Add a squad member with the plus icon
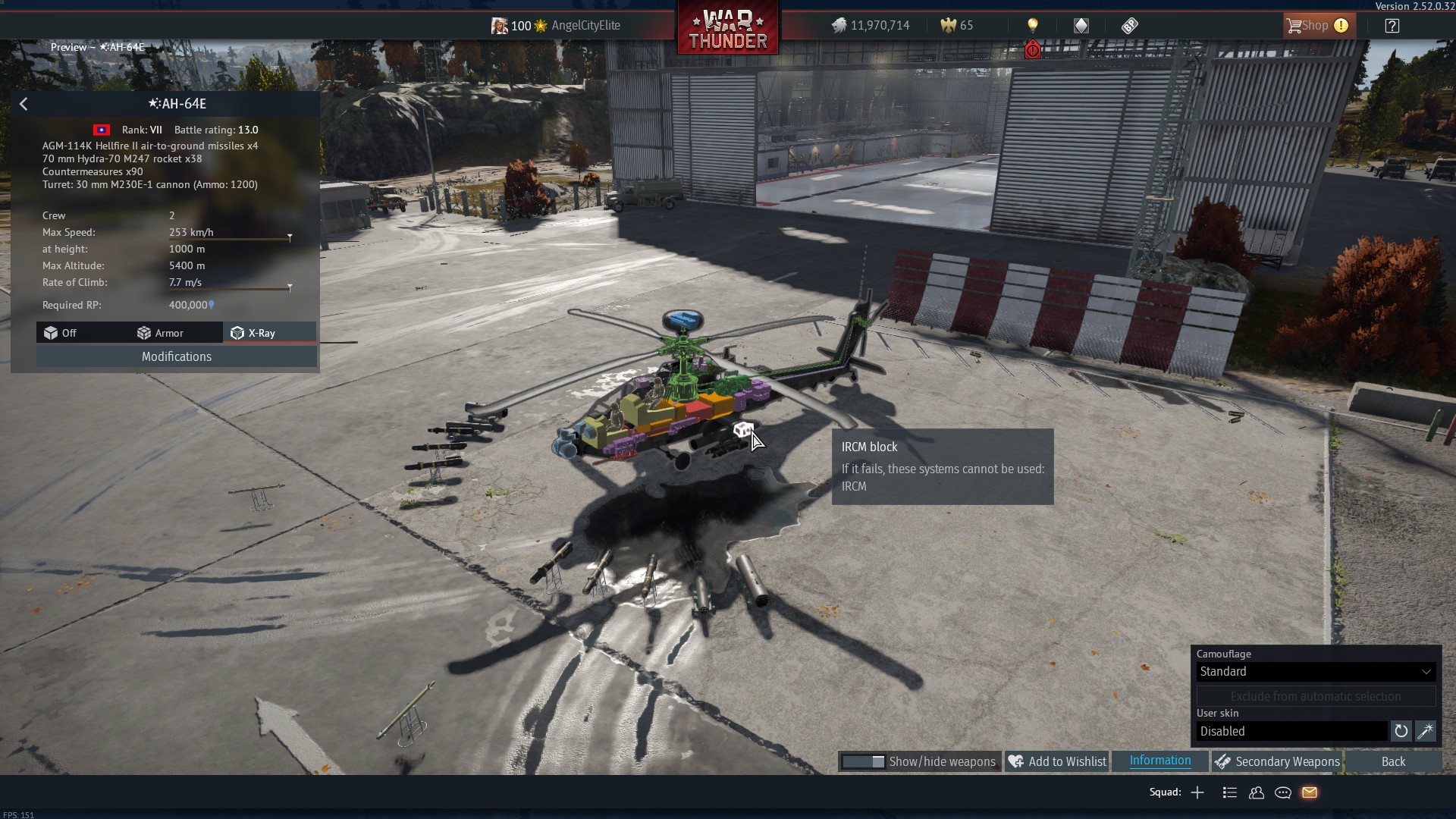 (1197, 793)
